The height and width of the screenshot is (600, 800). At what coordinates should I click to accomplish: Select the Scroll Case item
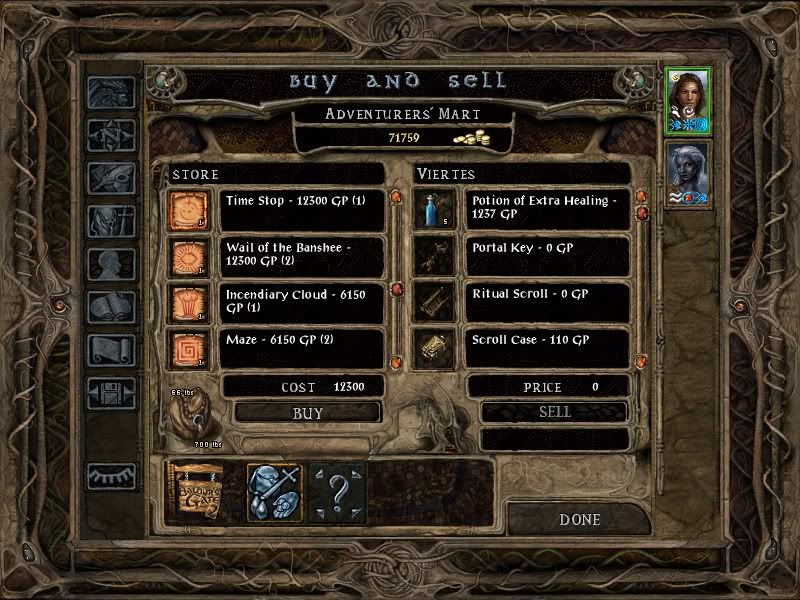(x=547, y=347)
